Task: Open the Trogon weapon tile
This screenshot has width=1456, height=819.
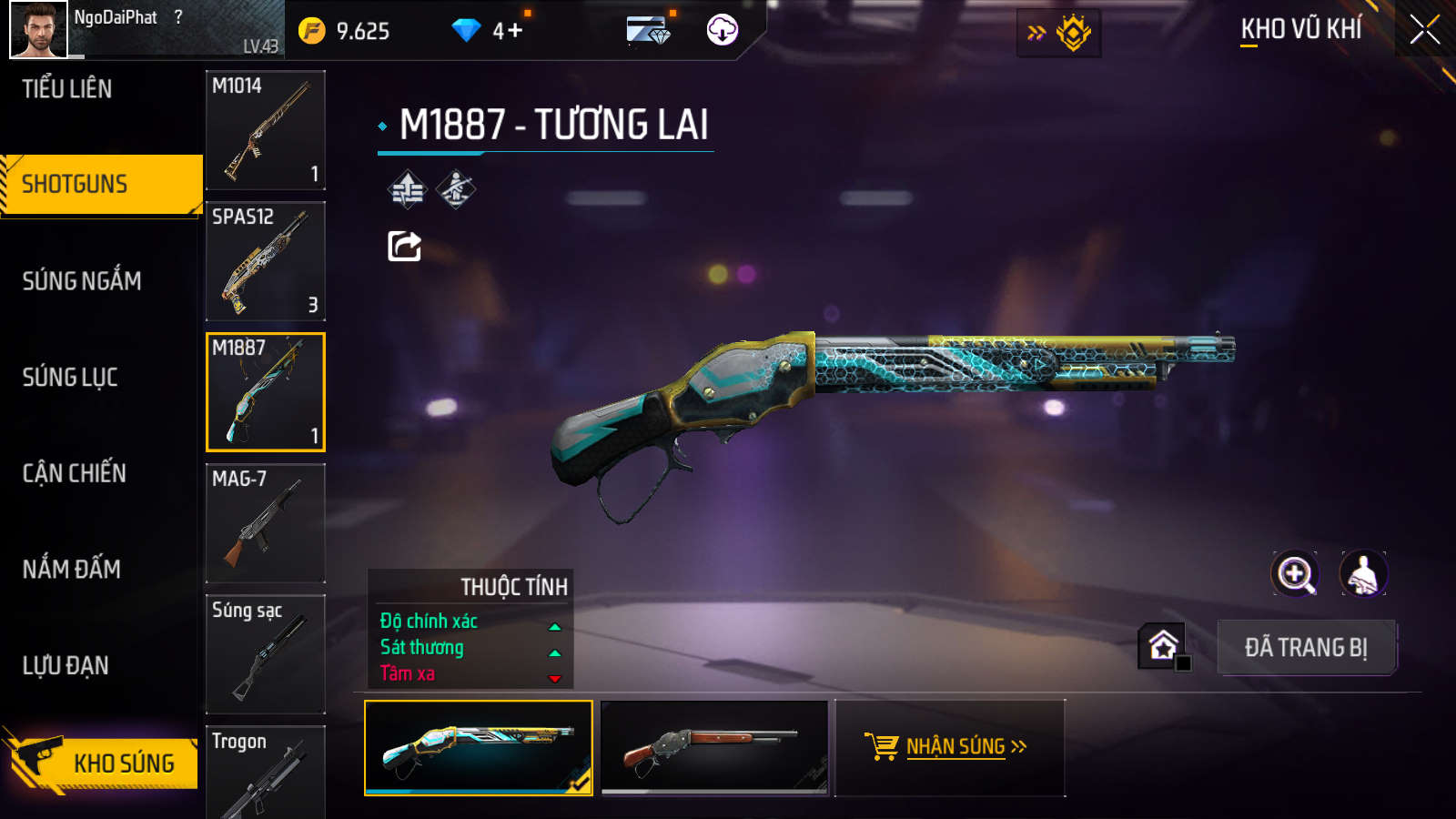Action: point(266,773)
